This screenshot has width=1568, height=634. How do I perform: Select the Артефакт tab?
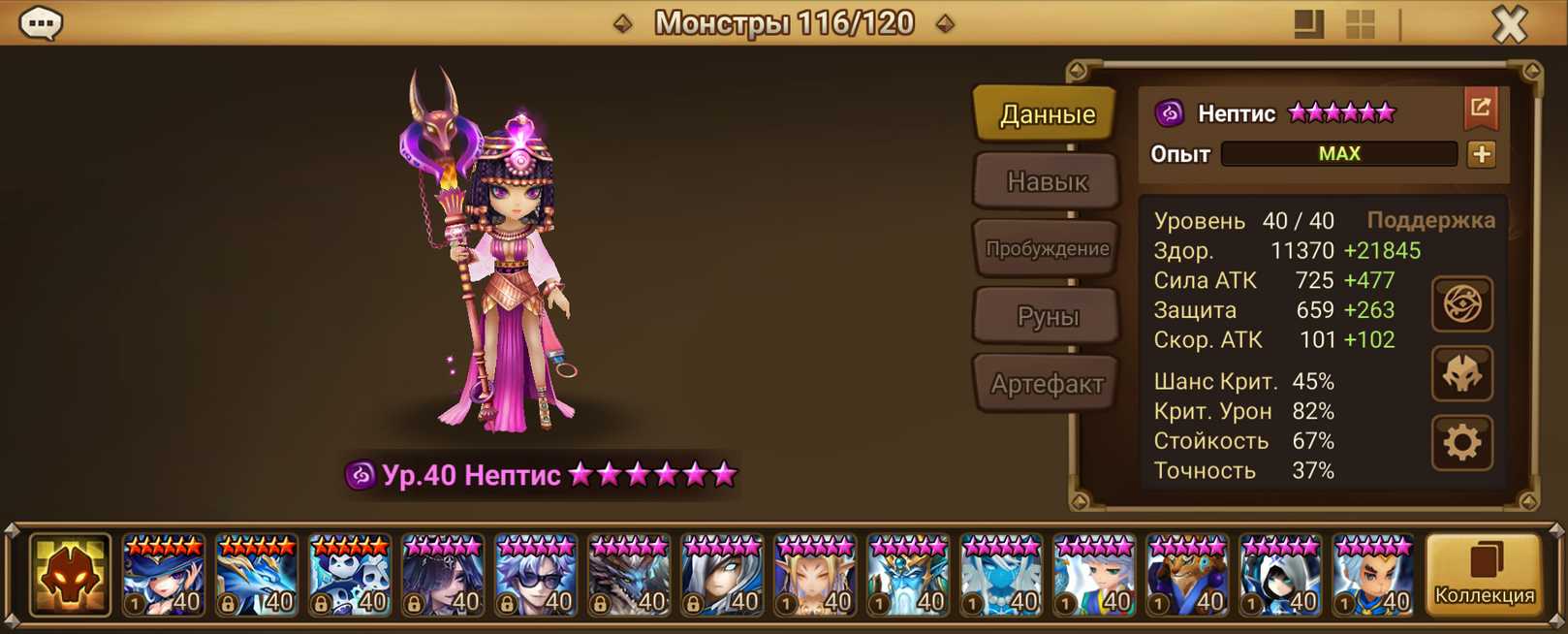click(1047, 384)
